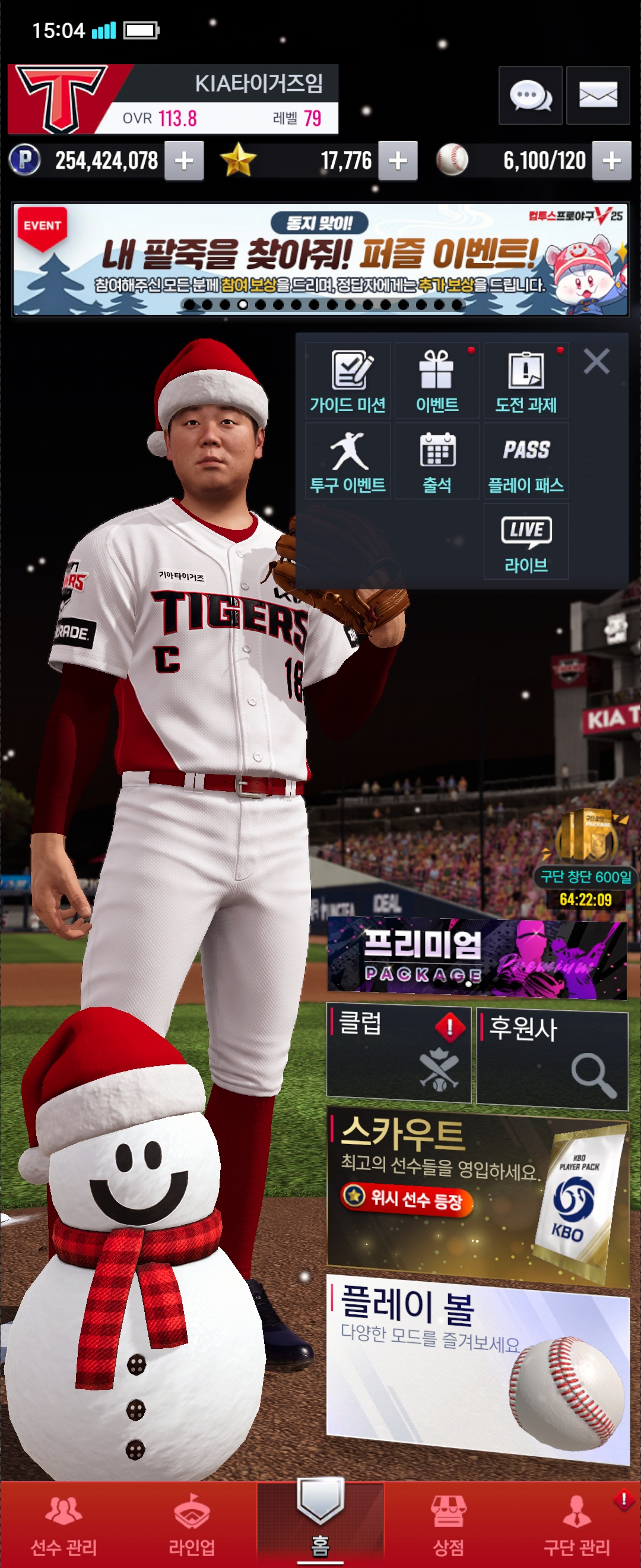Open the 프리미엄 PACKAGE banner
Image resolution: width=641 pixels, height=1568 pixels.
click(477, 957)
